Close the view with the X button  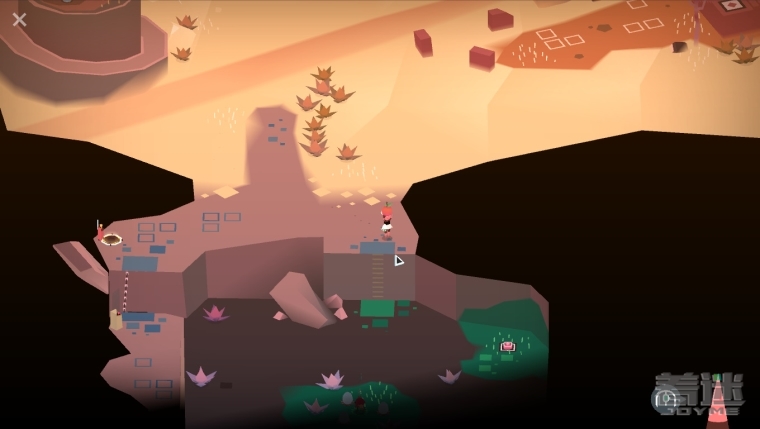coord(19,19)
